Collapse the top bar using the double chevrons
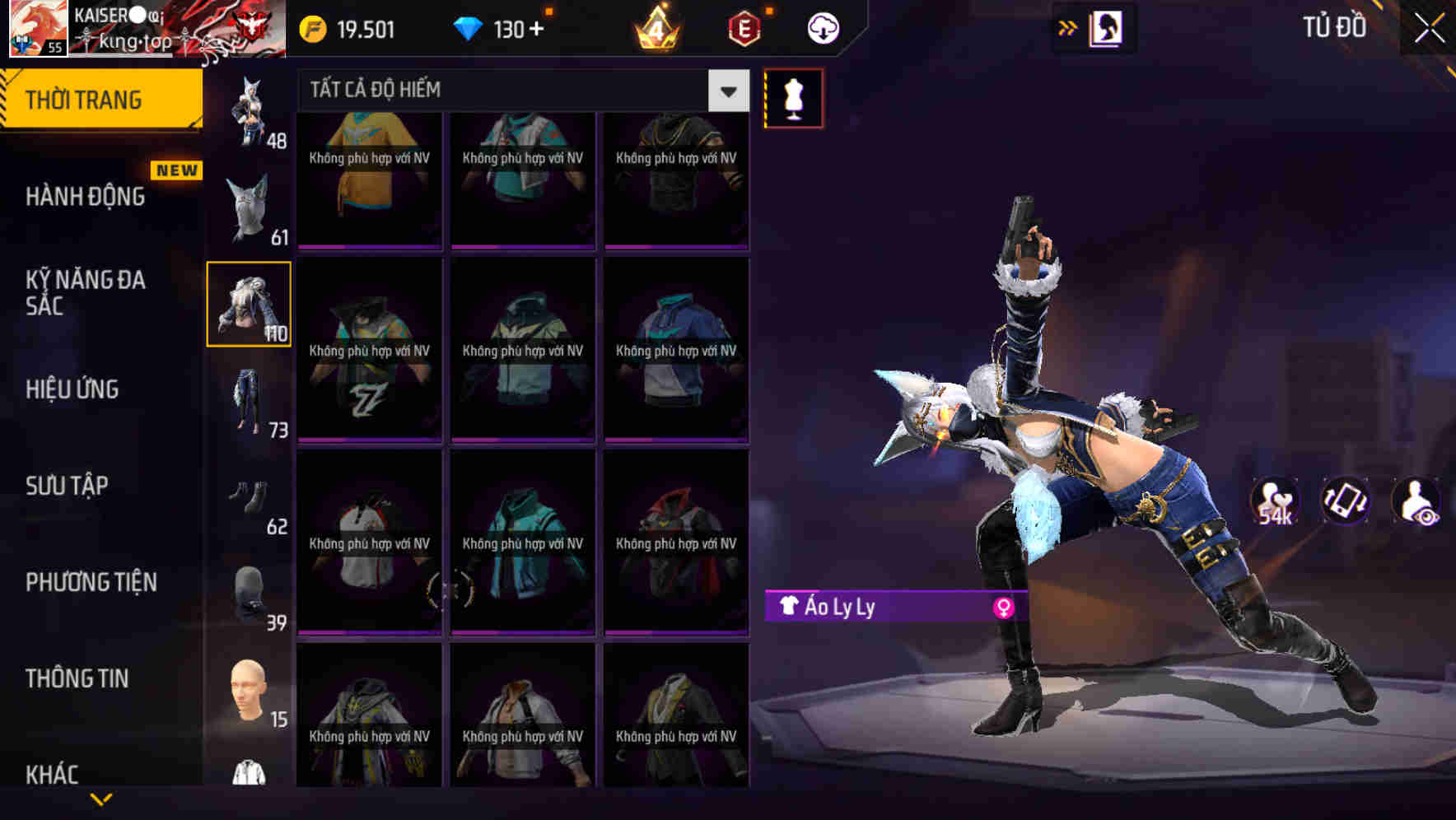The image size is (1456, 820). point(1068,26)
